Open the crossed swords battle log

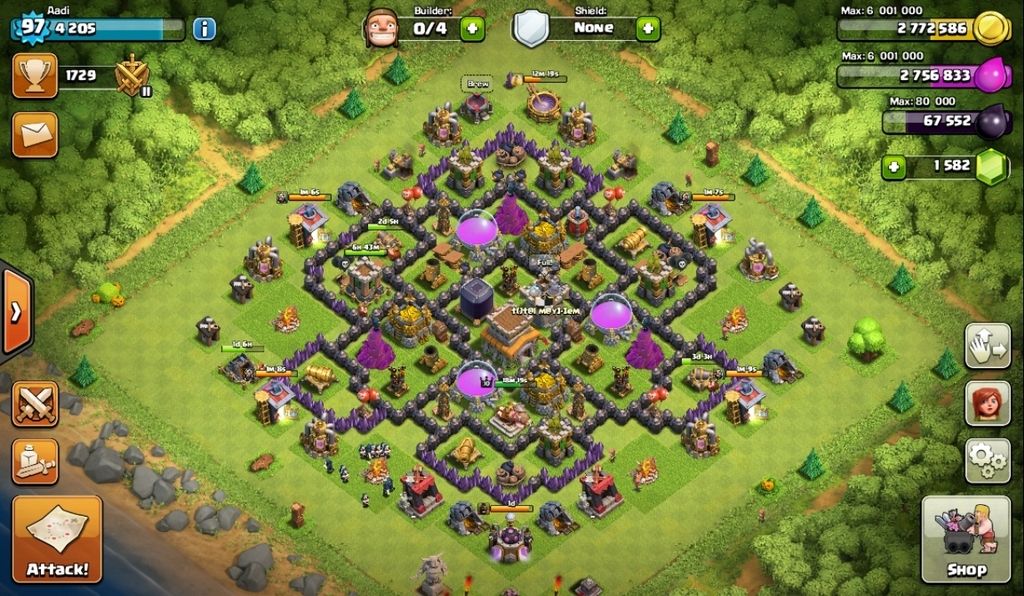35,404
